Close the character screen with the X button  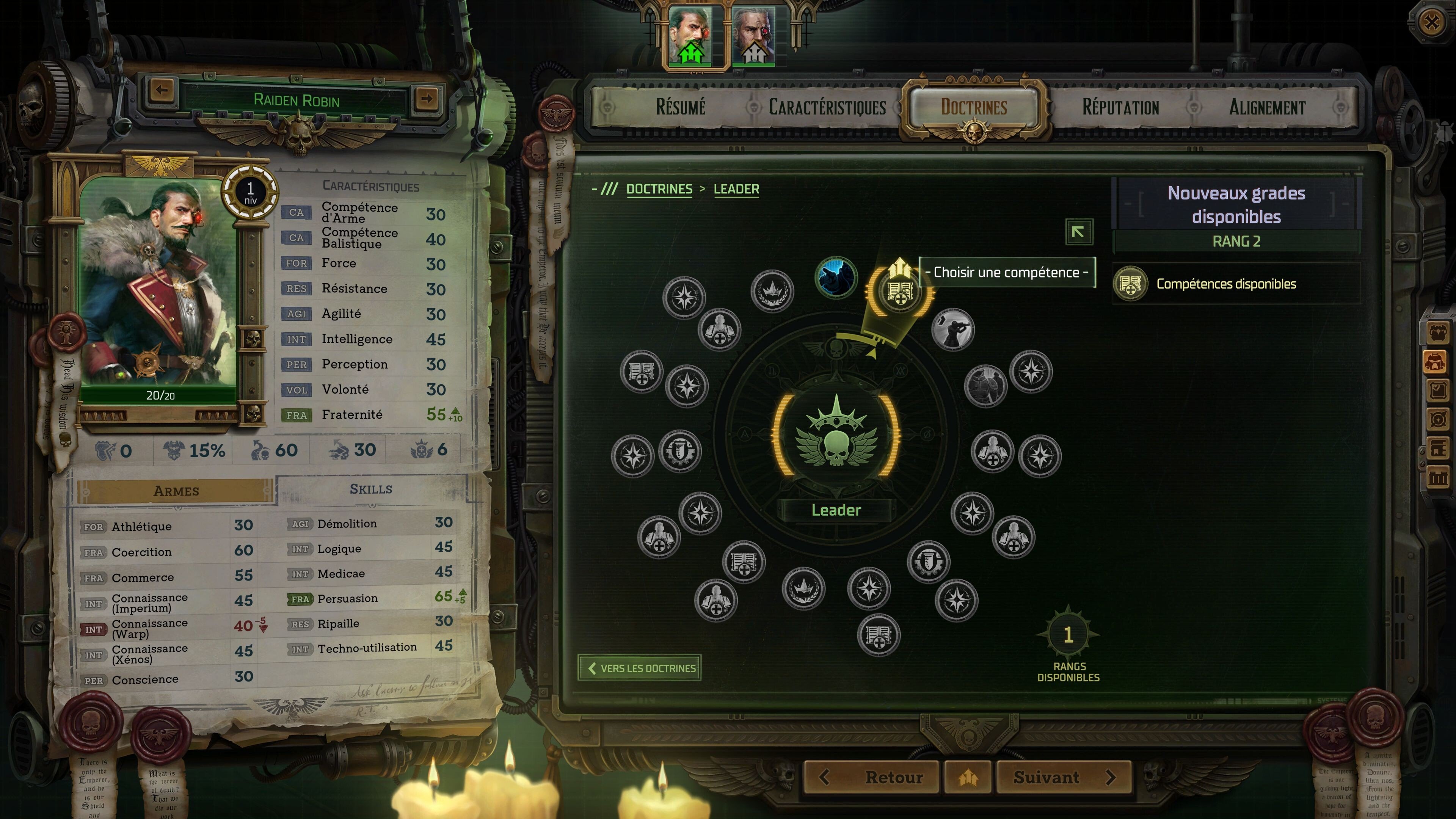coord(1431,23)
